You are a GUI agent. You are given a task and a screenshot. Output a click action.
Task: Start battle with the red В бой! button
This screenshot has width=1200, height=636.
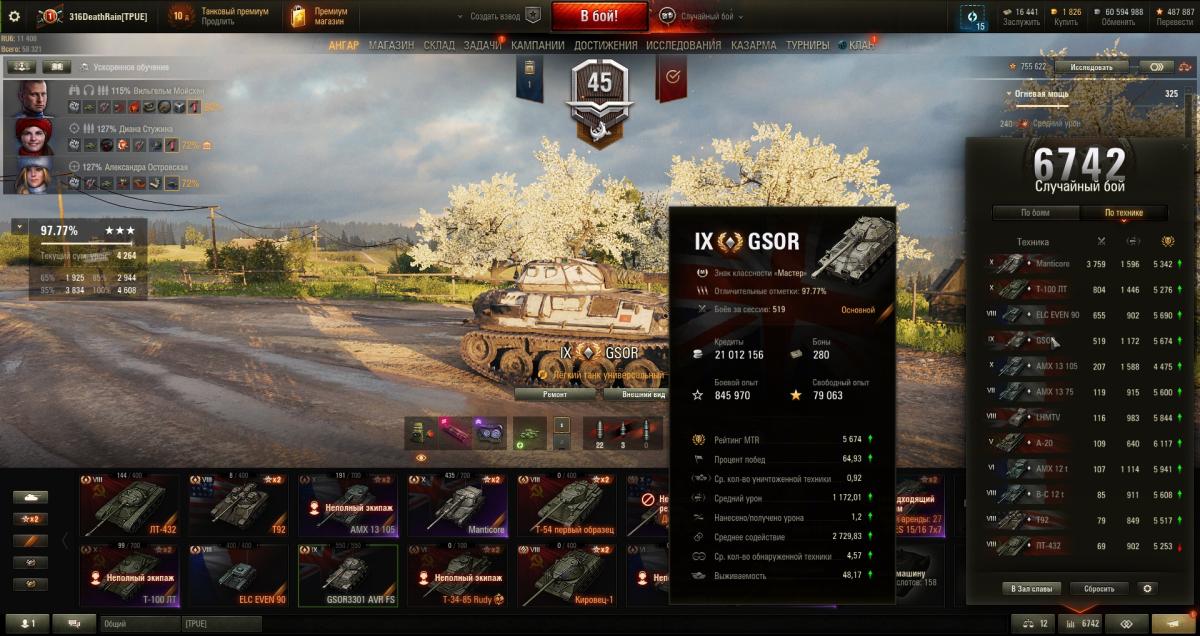[599, 16]
